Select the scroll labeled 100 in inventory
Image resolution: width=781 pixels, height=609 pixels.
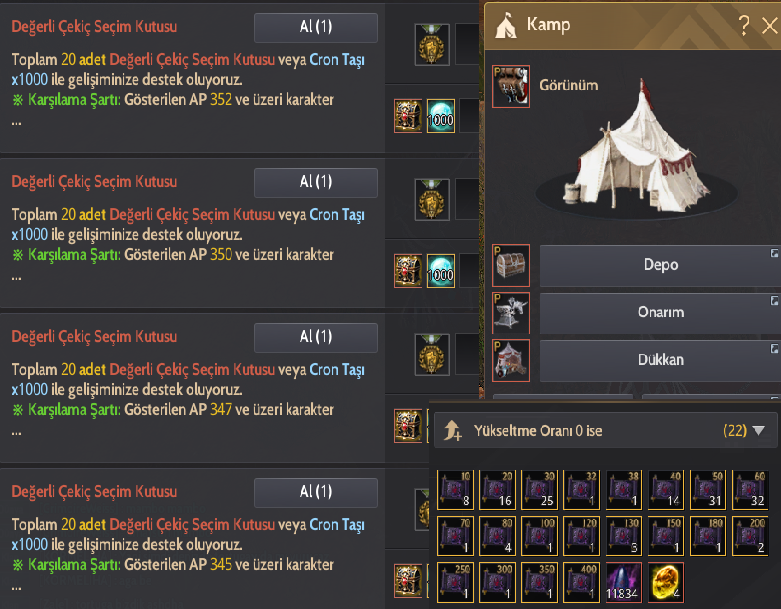pyautogui.click(x=540, y=534)
